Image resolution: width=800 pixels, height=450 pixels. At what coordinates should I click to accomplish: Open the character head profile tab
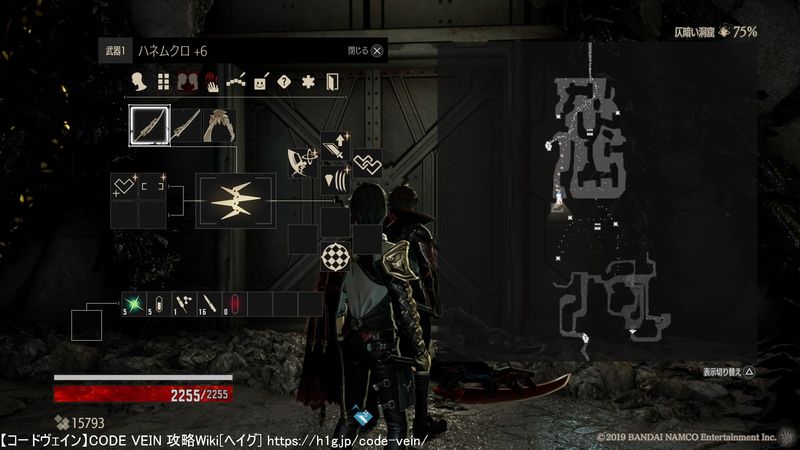tap(141, 82)
